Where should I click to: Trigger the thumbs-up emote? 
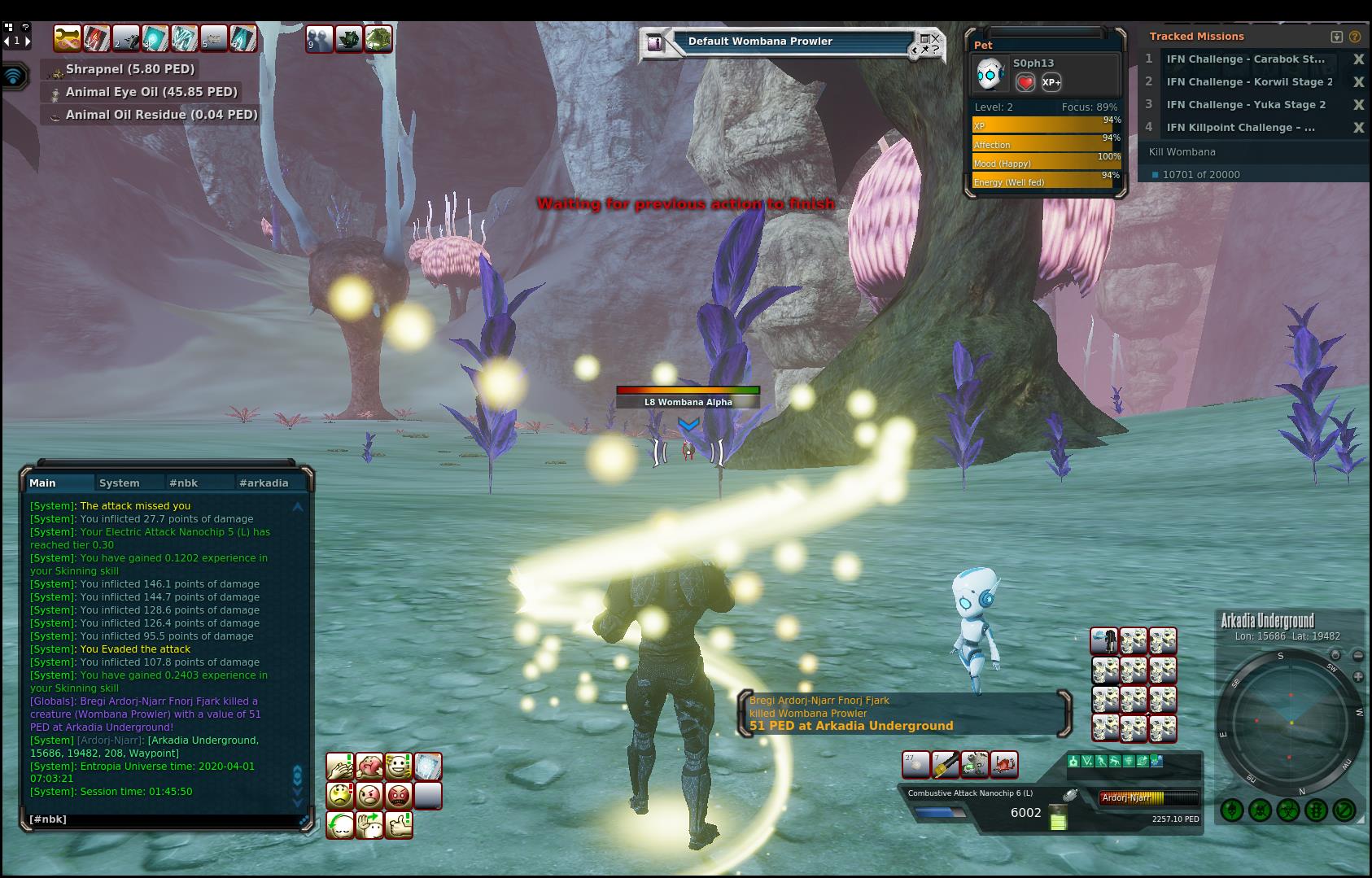pos(399,824)
